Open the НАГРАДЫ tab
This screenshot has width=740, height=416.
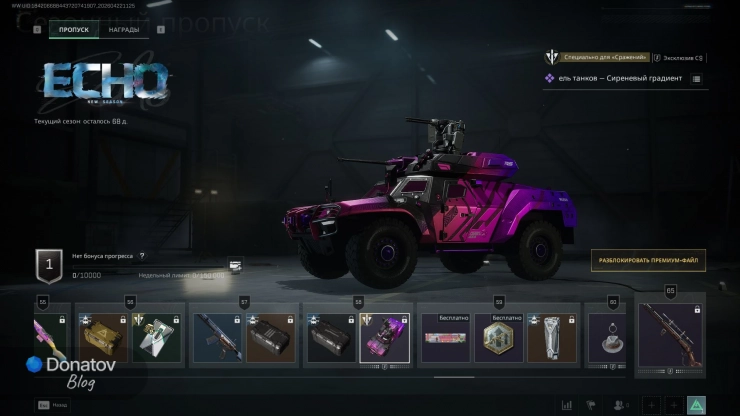tap(124, 30)
